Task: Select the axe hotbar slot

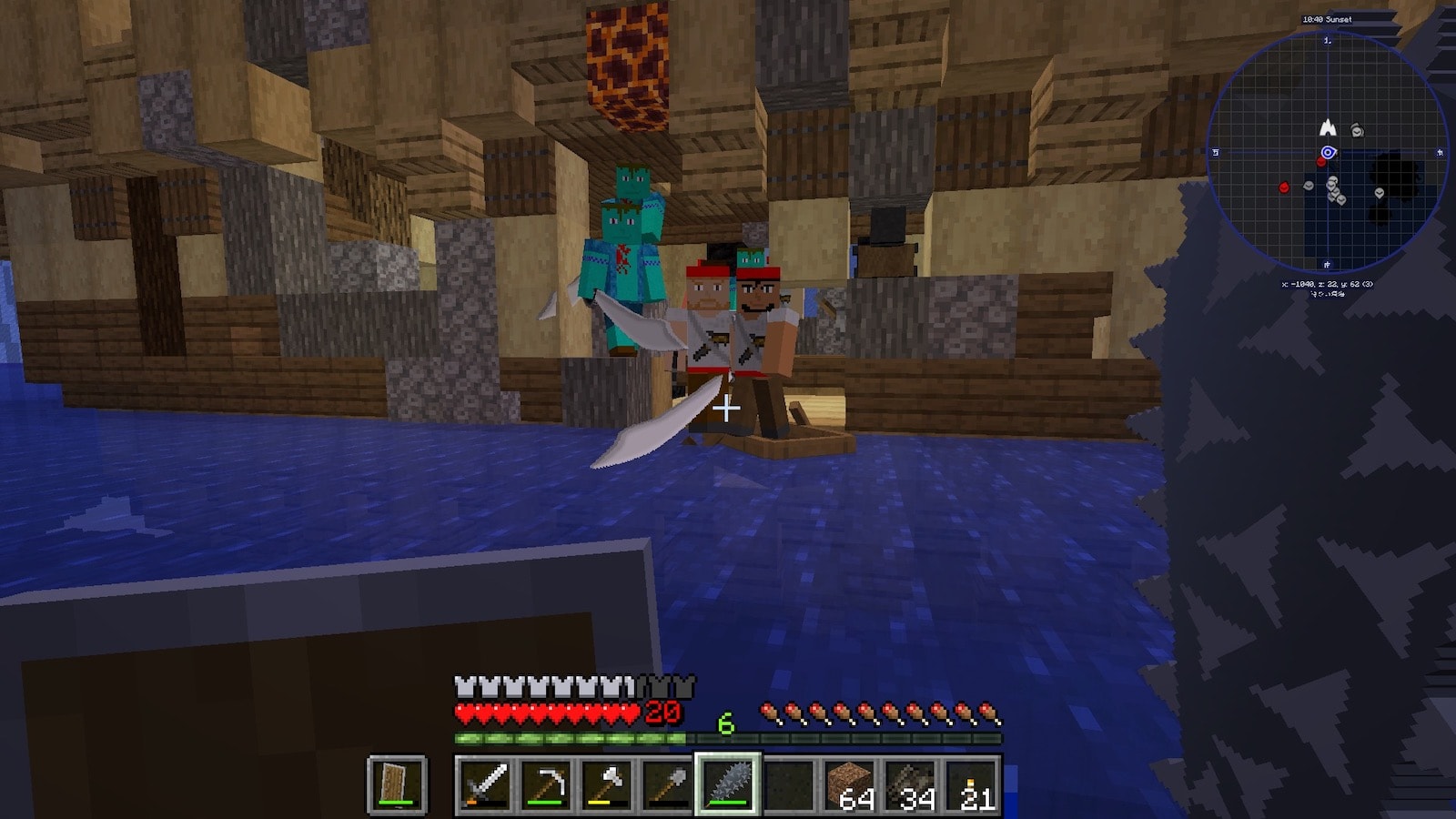Action: click(607, 784)
